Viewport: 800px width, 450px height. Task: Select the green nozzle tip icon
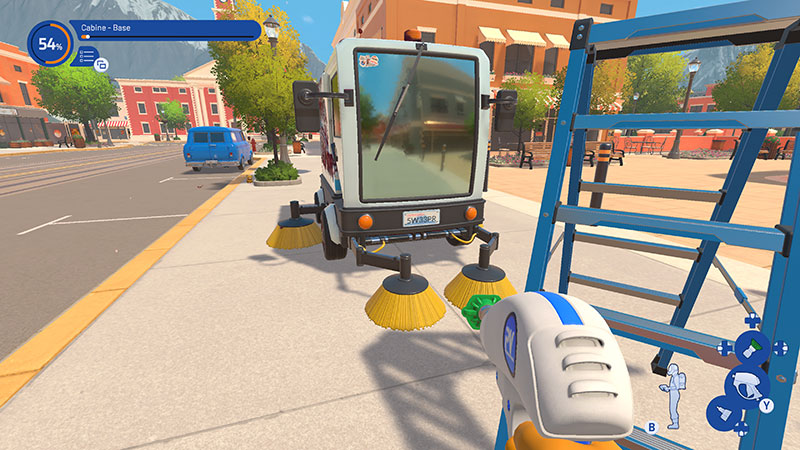click(x=753, y=347)
